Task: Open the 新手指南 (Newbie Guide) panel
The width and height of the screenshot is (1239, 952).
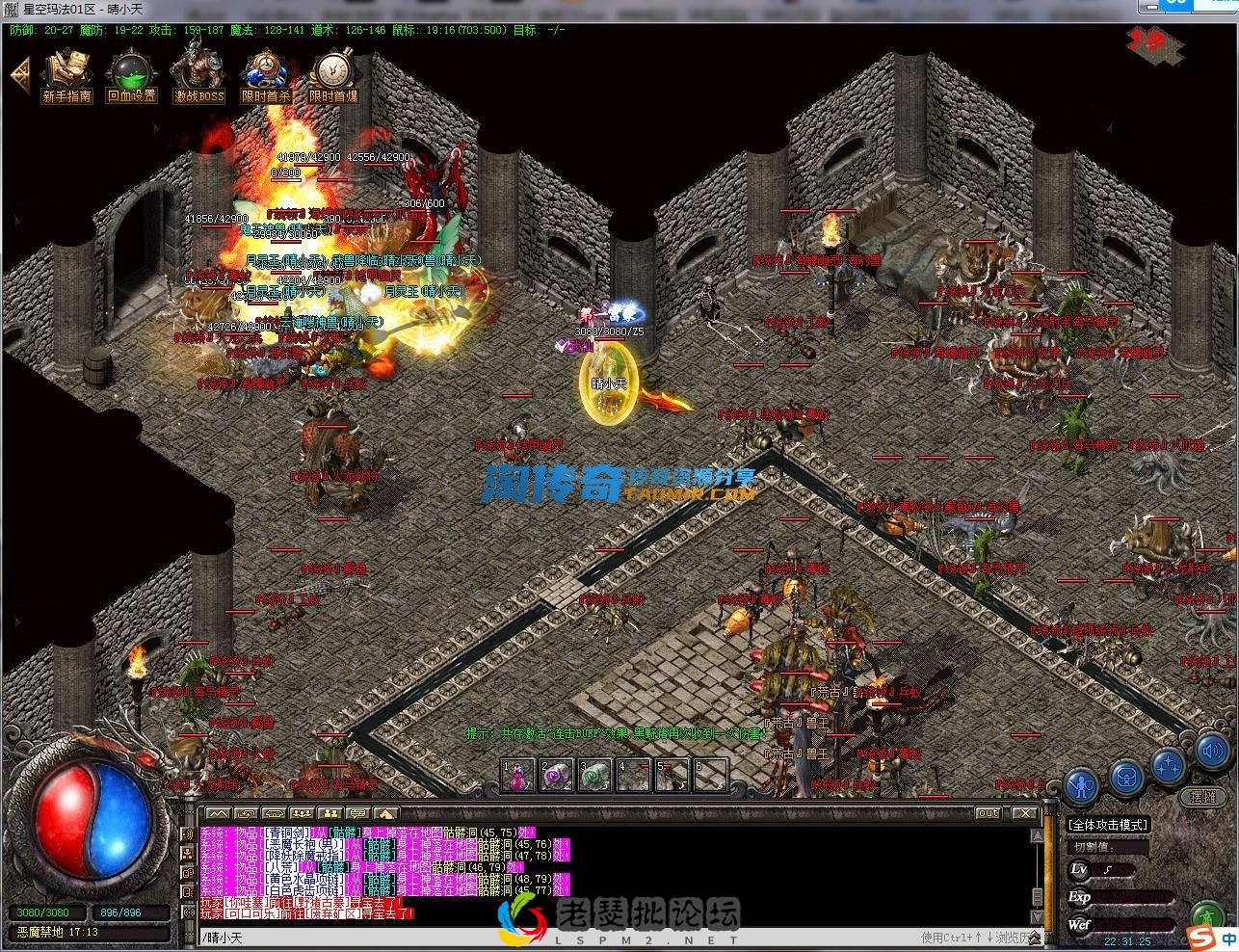Action: click(x=66, y=72)
